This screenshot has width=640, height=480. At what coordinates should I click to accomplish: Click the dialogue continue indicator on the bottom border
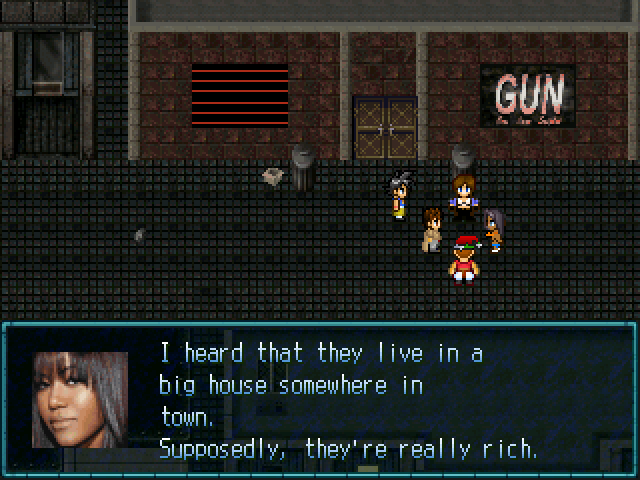[368, 468]
